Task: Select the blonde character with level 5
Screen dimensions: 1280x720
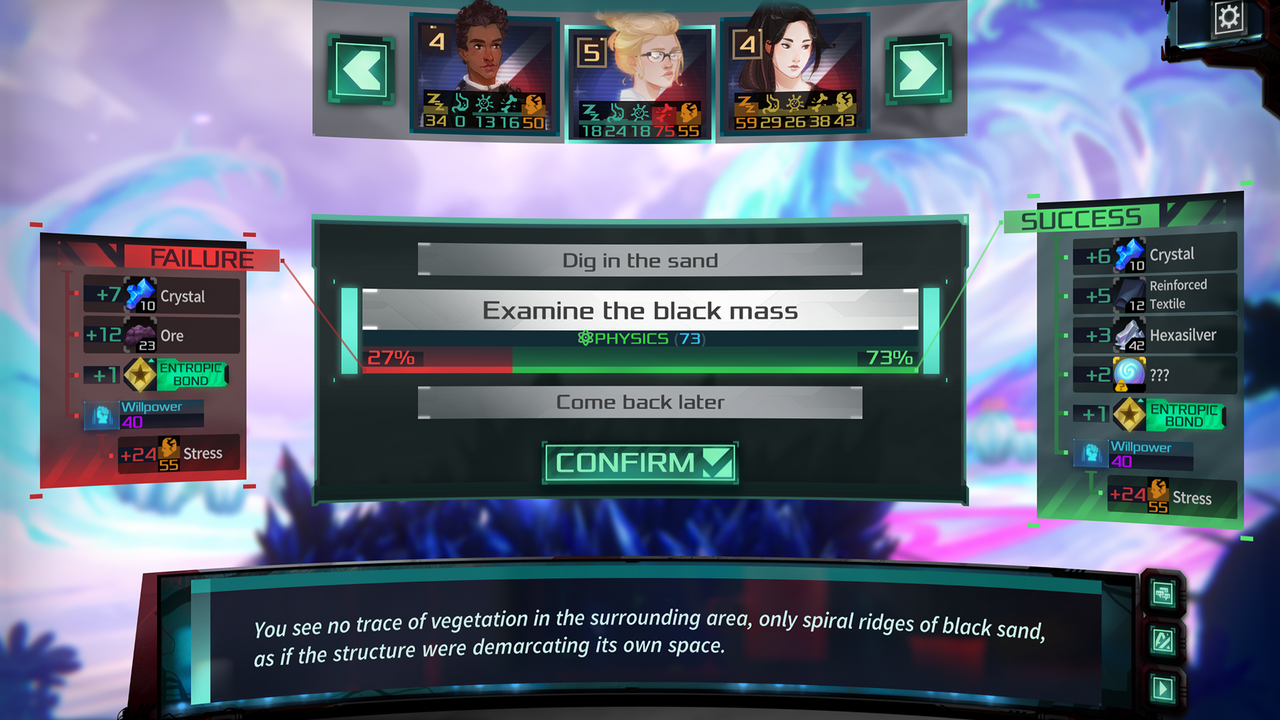Action: [638, 65]
